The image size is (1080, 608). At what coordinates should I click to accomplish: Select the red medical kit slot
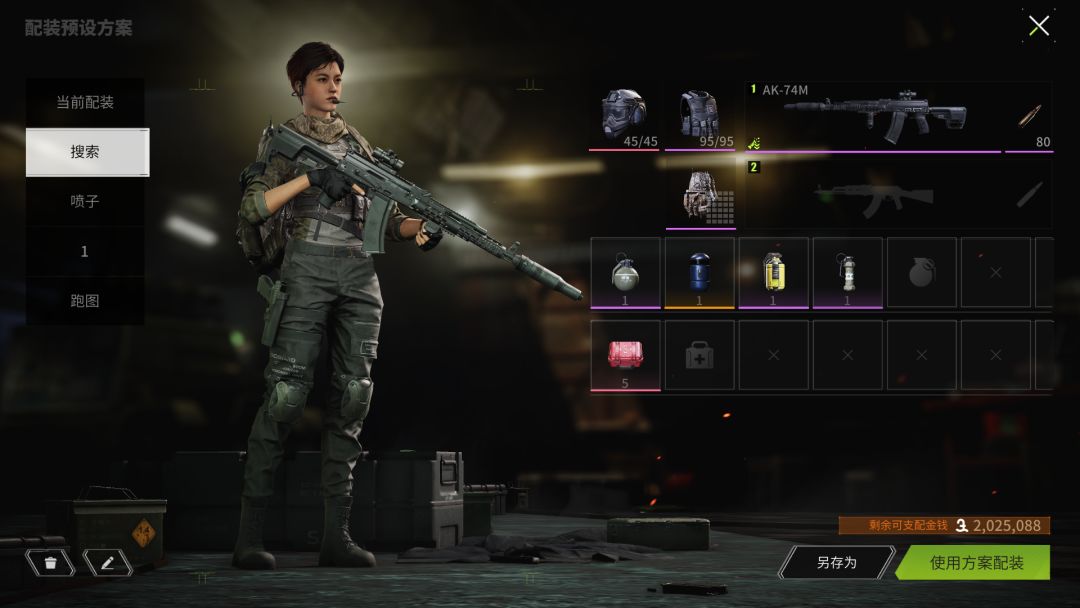coord(625,354)
